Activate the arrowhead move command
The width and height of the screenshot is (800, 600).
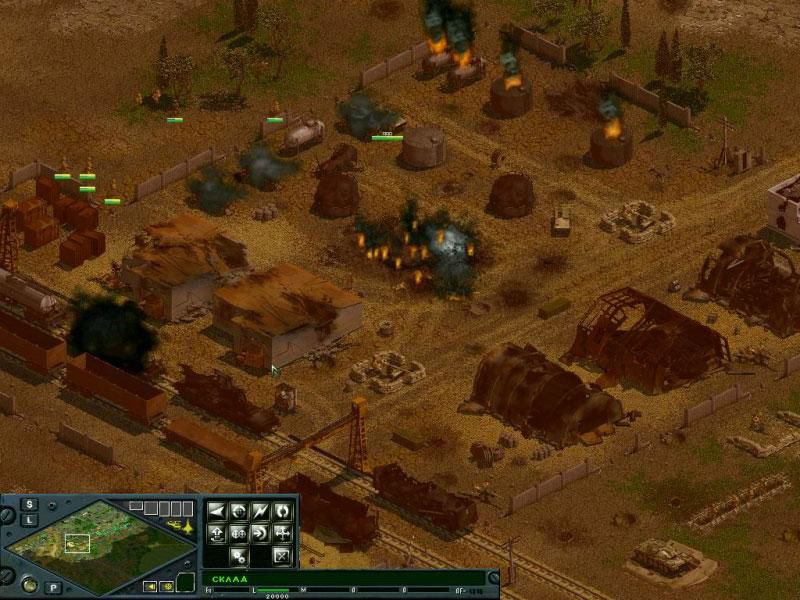[217, 510]
